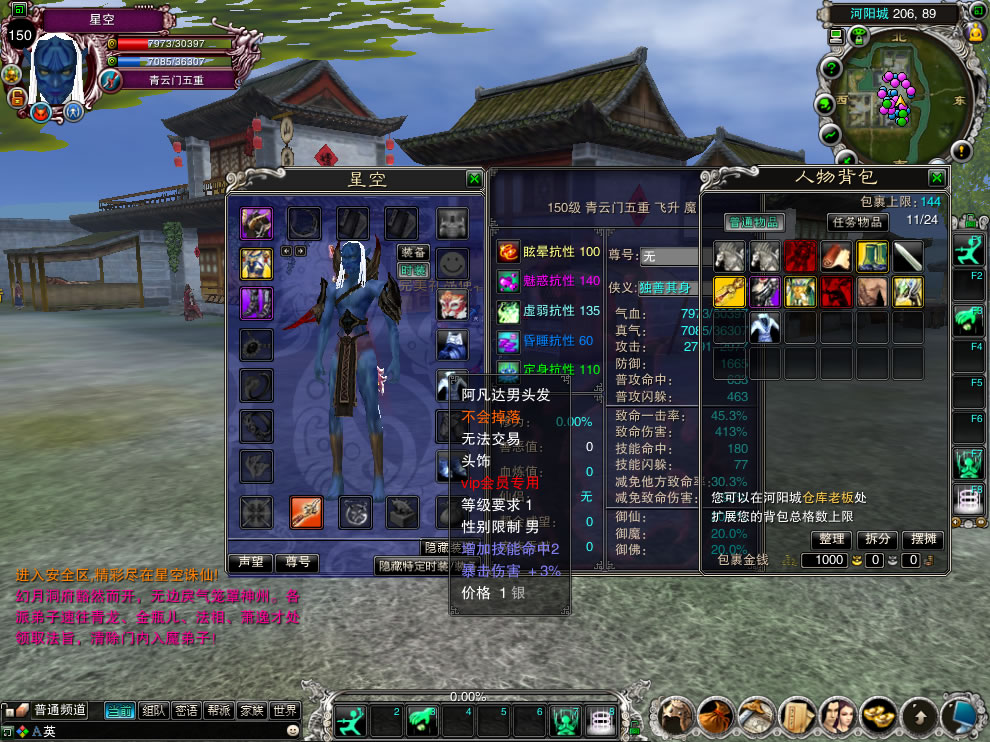Screen dimensions: 990x742
Task: Select the equipped orange weapon slot
Action: point(305,512)
